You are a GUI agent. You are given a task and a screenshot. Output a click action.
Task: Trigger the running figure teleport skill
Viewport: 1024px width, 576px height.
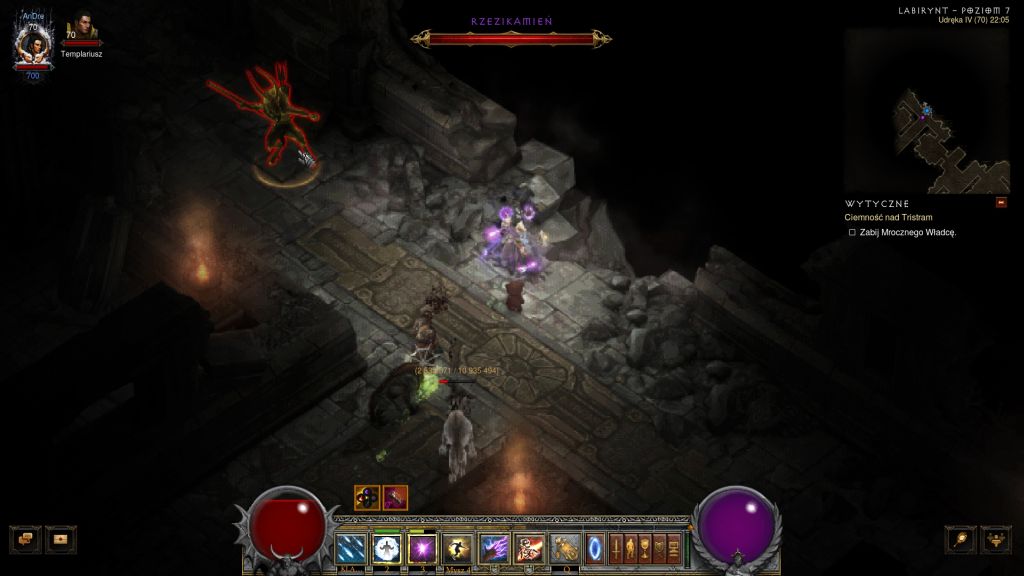[x=458, y=548]
